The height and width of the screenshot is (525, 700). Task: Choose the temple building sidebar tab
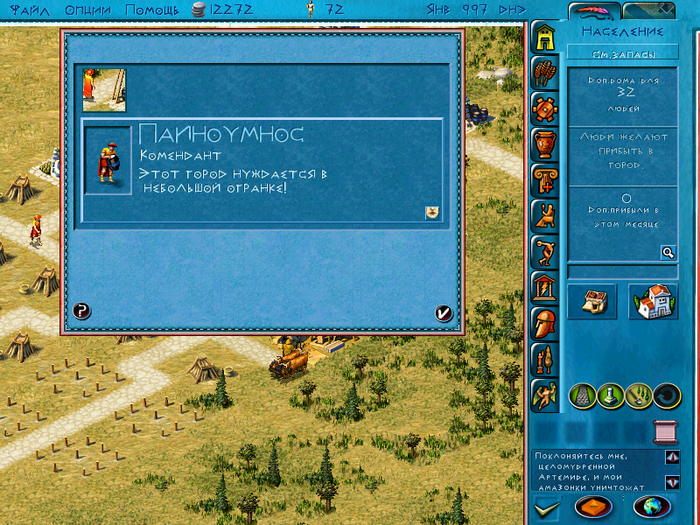tap(545, 289)
